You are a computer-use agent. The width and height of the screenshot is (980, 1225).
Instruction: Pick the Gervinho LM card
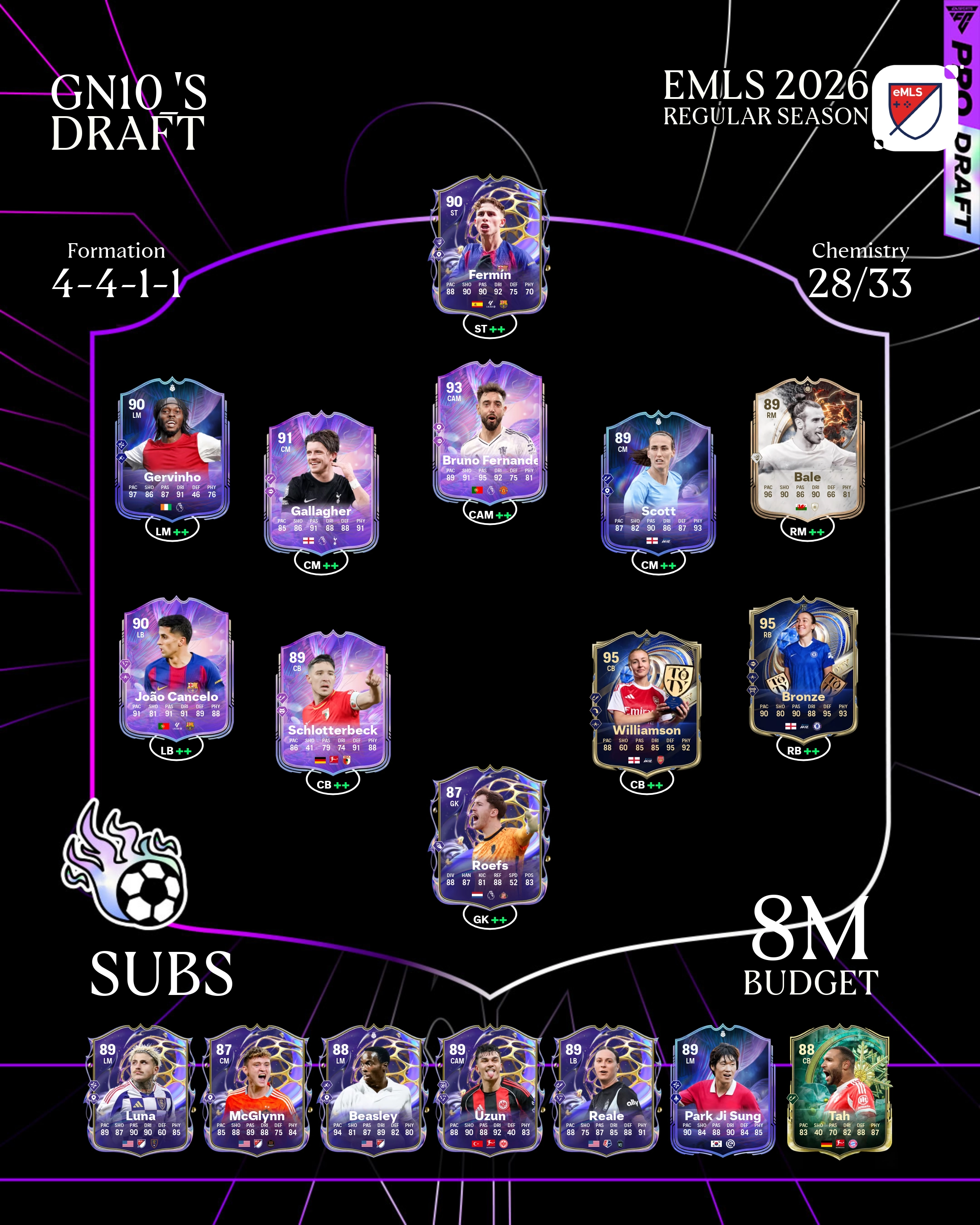point(172,449)
